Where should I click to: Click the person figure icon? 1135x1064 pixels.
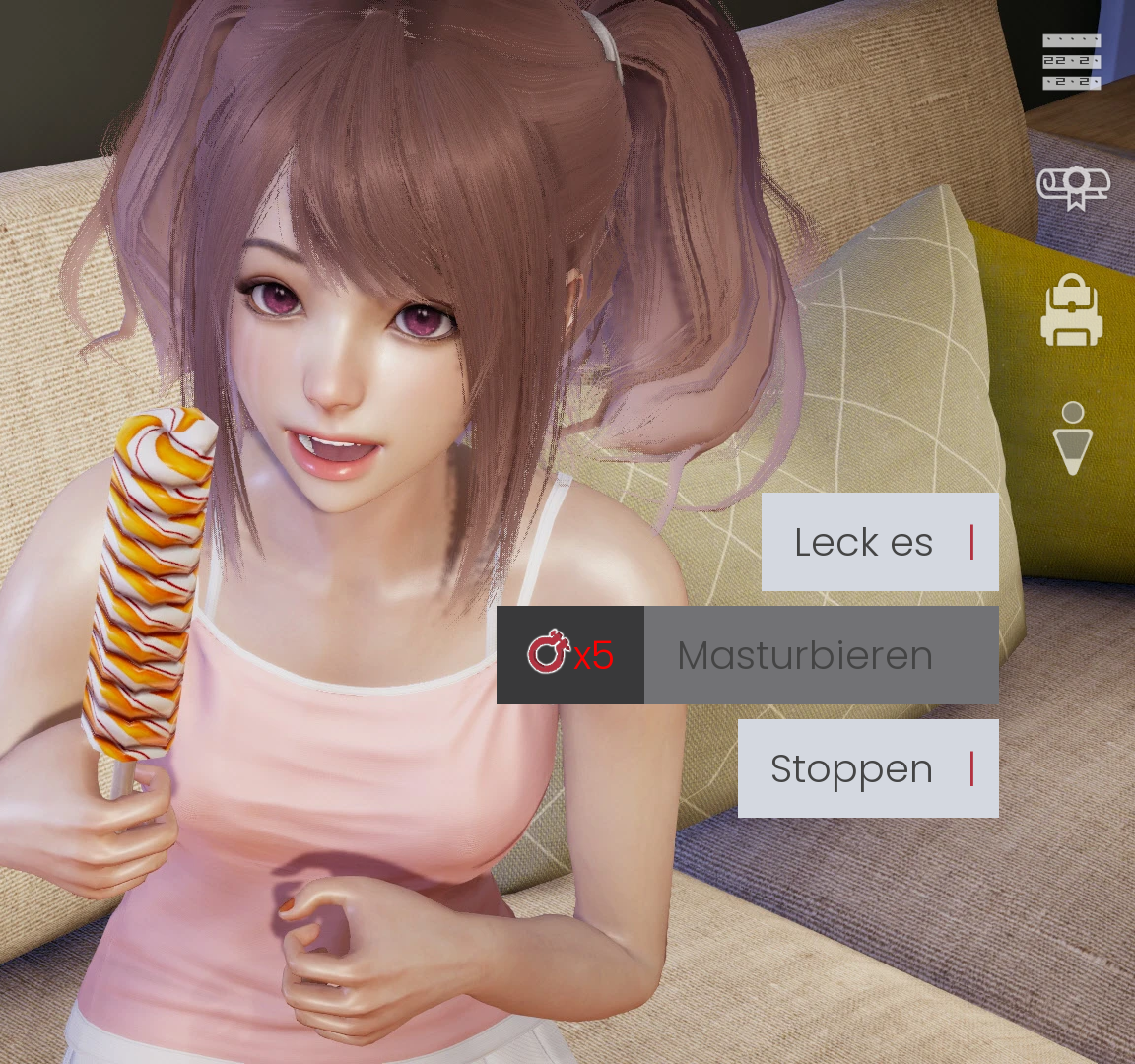point(1073,438)
